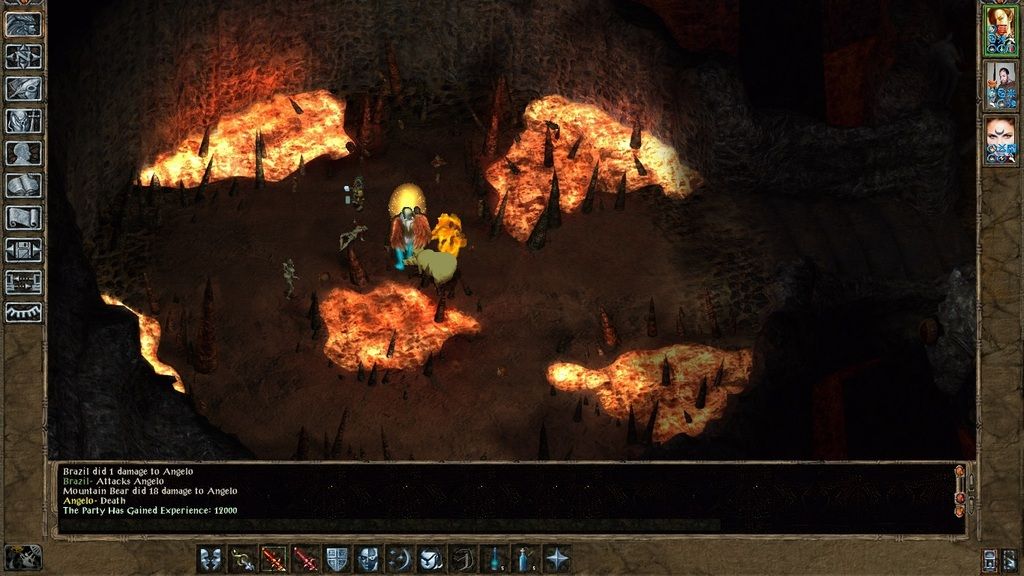The width and height of the screenshot is (1024, 576).
Task: Activate the shield guard button
Action: [x=338, y=559]
